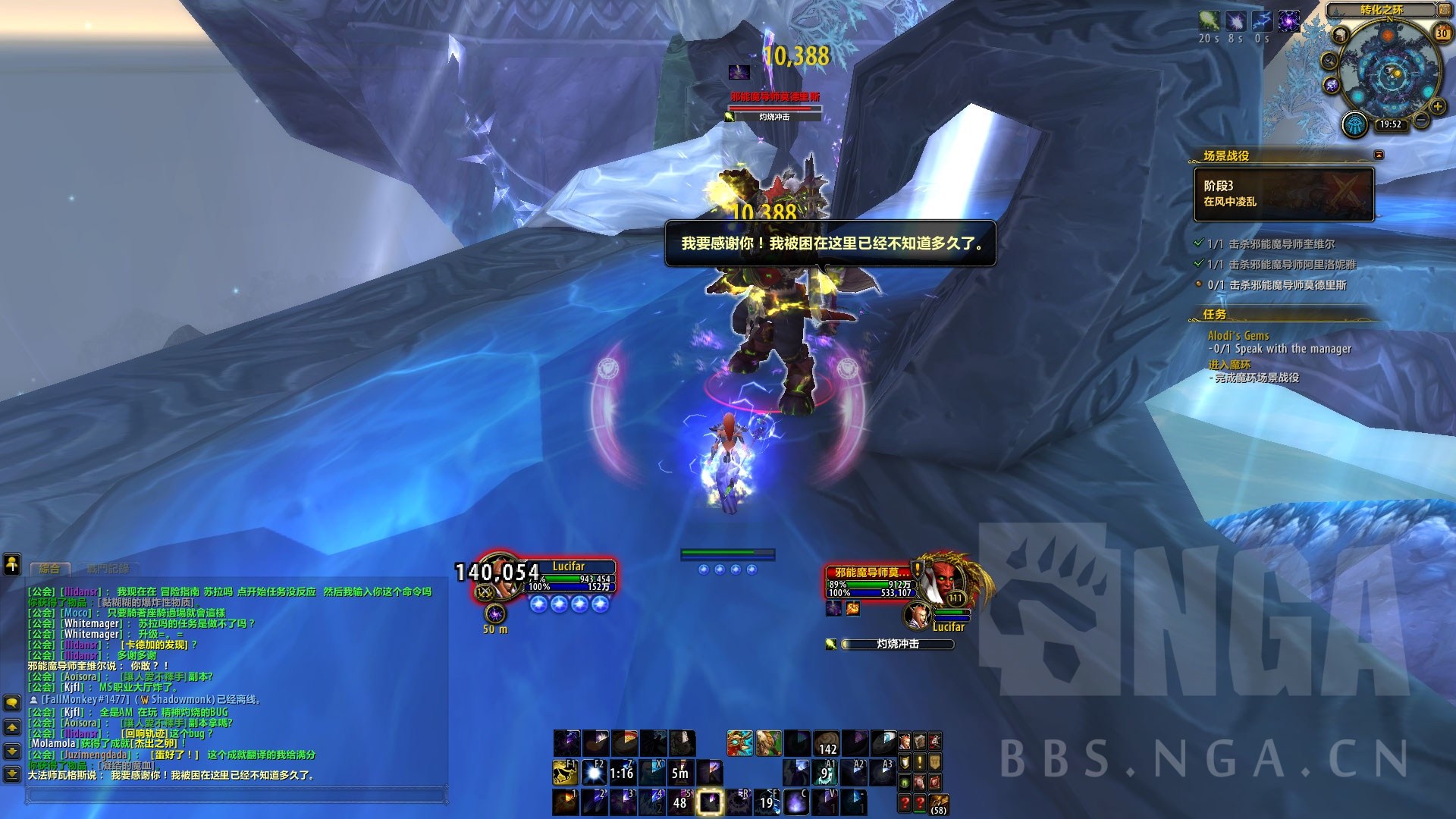Zoom in the minimap with plus button
The width and height of the screenshot is (1456, 819).
pyautogui.click(x=1438, y=107)
